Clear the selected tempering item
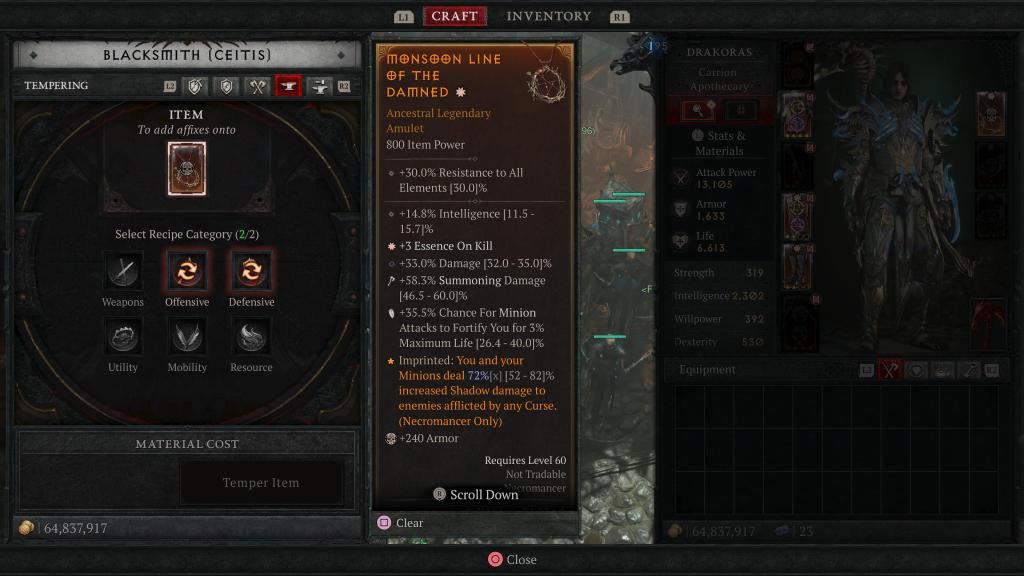Screen dimensions: 1024x576 pyautogui.click(x=400, y=523)
